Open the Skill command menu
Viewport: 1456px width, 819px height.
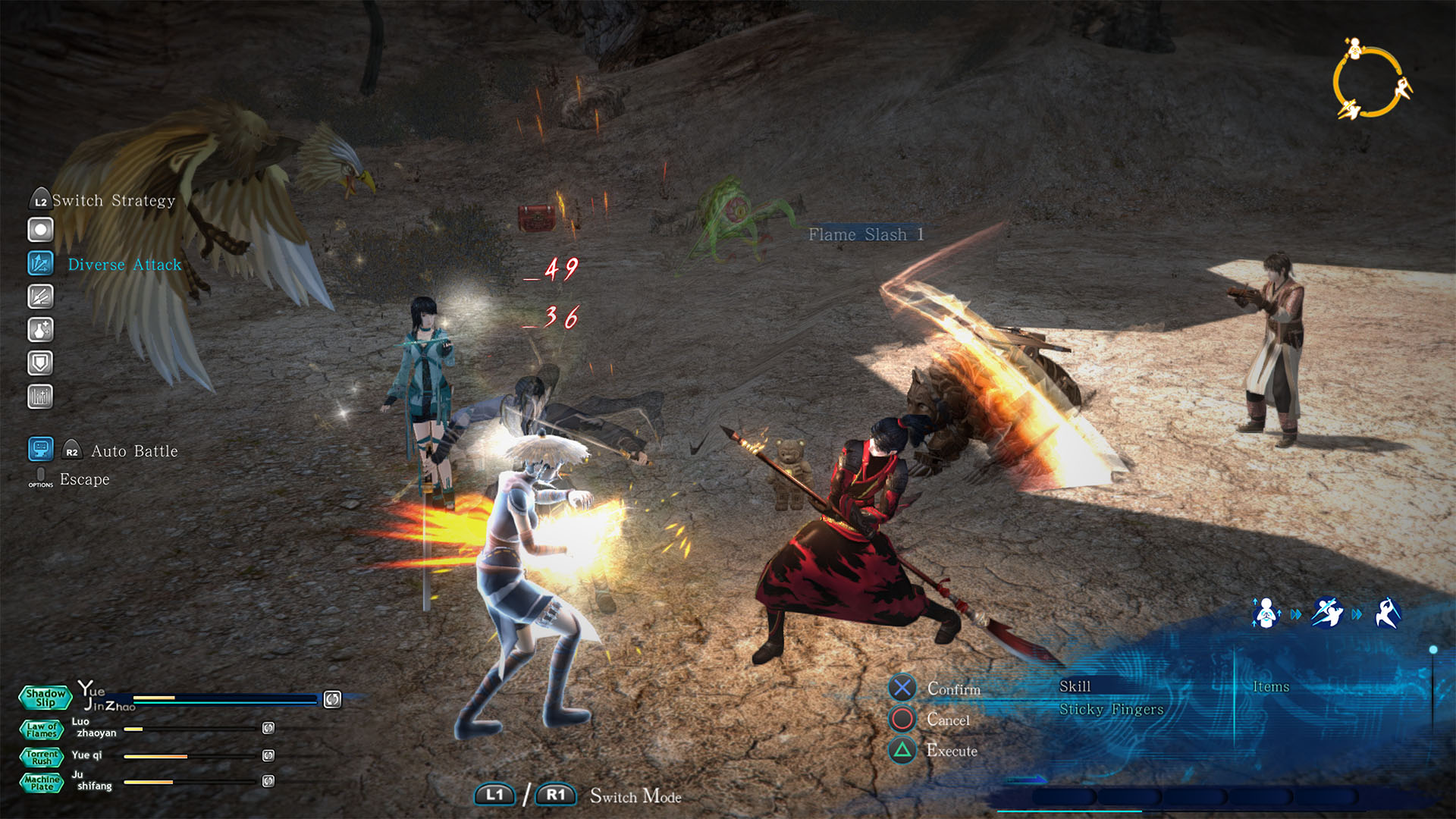pos(1075,686)
